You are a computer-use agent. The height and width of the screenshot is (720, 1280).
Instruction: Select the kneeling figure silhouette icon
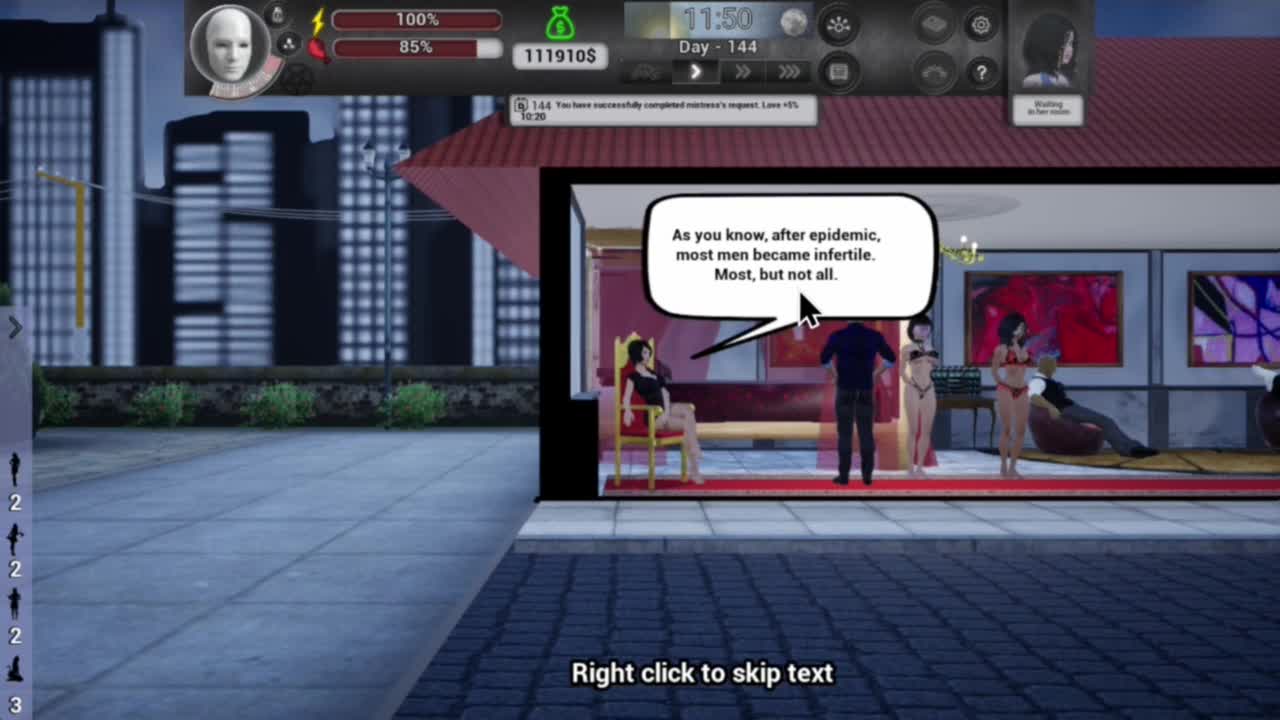click(15, 670)
